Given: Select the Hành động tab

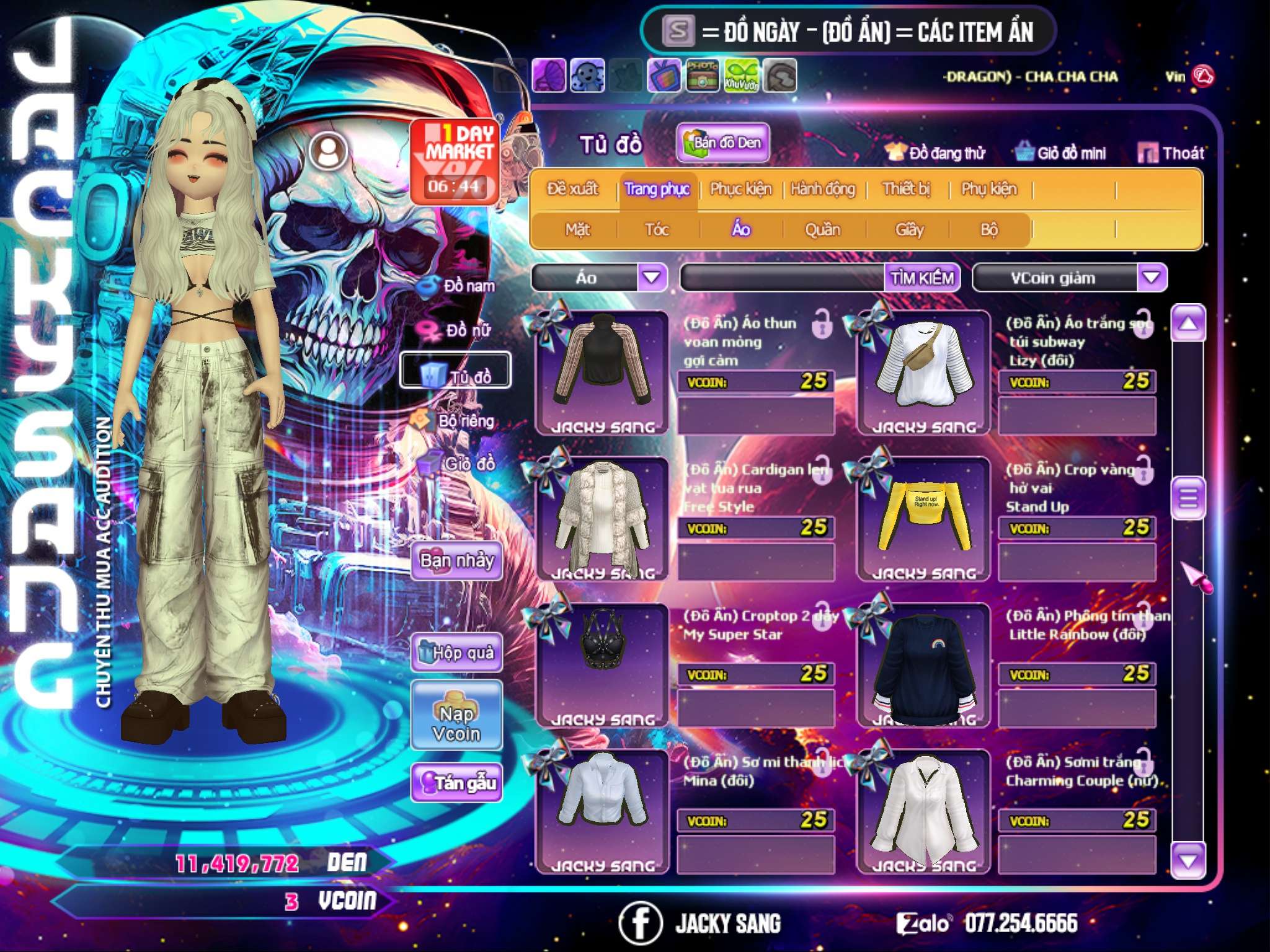Looking at the screenshot, I should (x=823, y=188).
